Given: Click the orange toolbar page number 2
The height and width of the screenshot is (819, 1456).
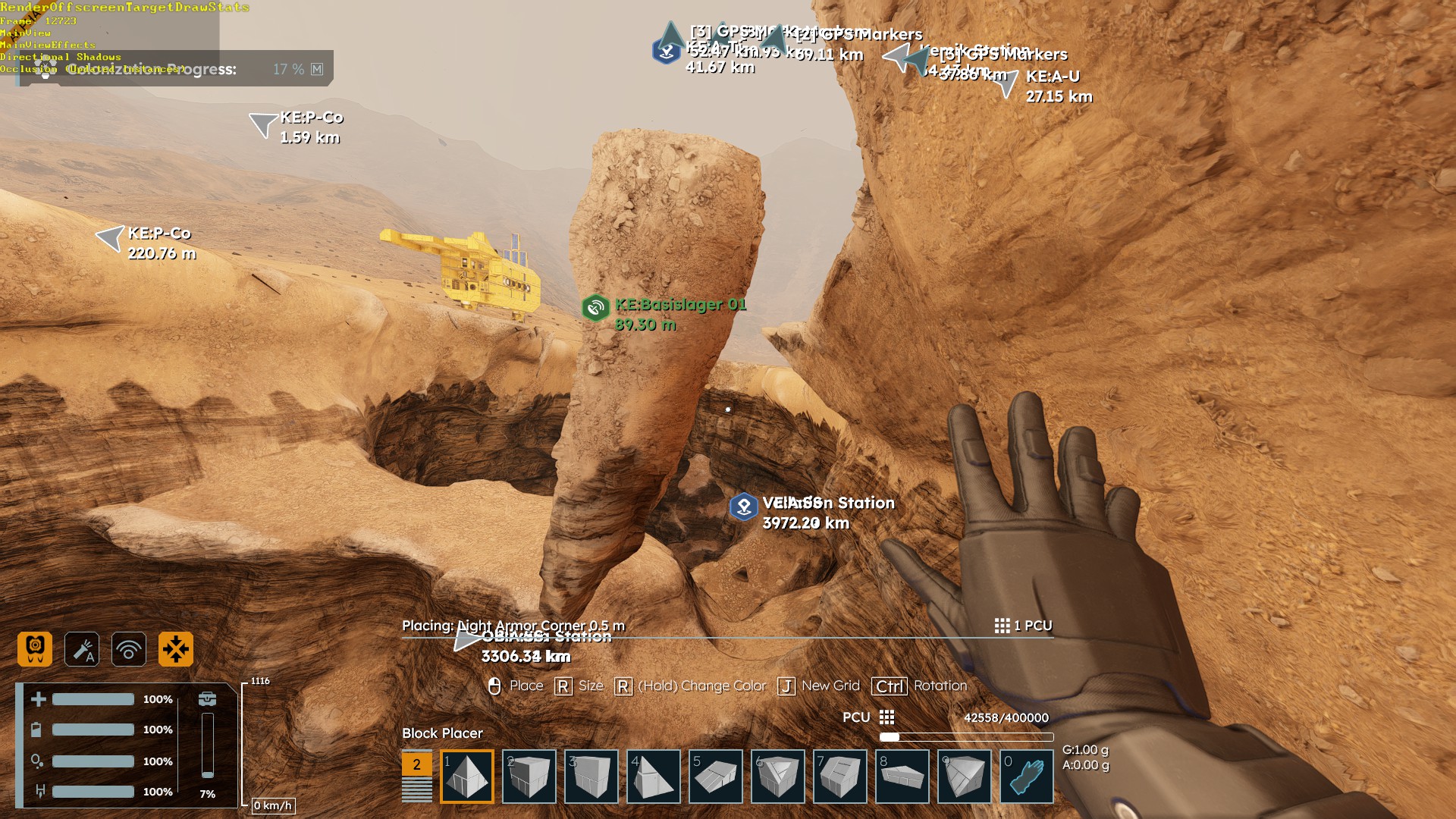Looking at the screenshot, I should (x=416, y=764).
